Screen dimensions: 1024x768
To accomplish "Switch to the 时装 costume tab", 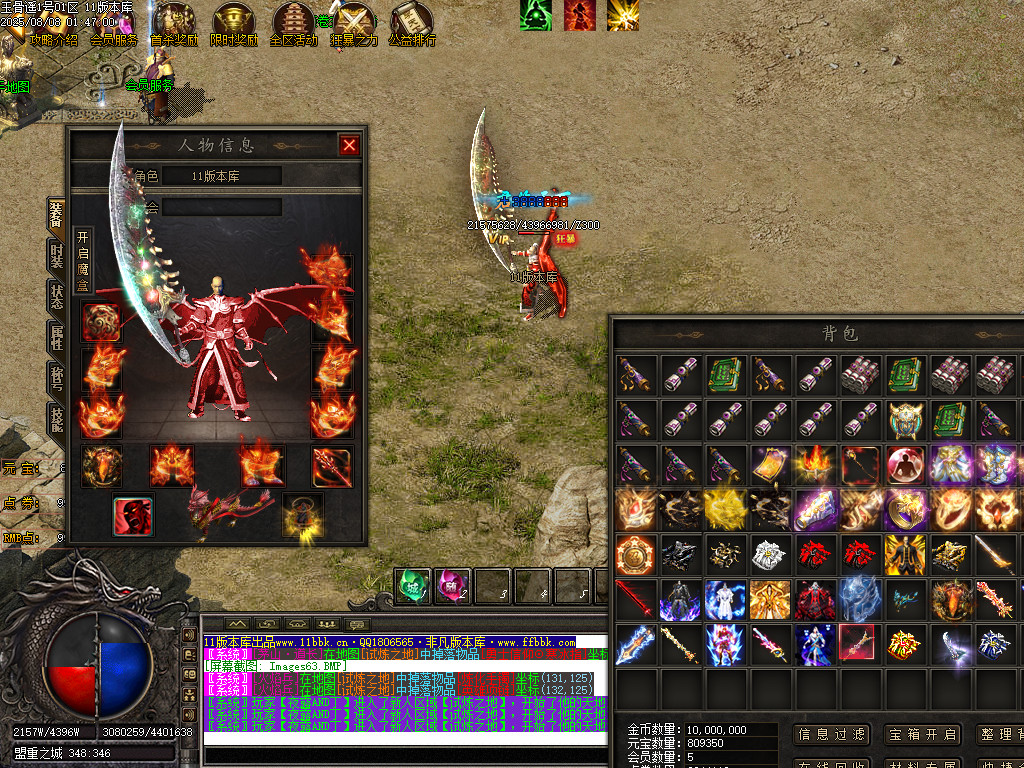I will [x=57, y=255].
